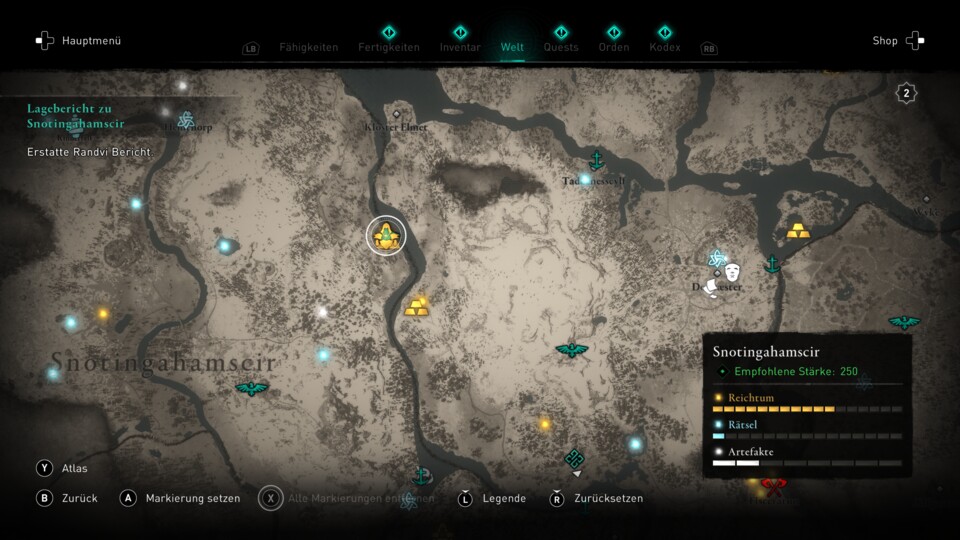Open the Shop

point(897,41)
